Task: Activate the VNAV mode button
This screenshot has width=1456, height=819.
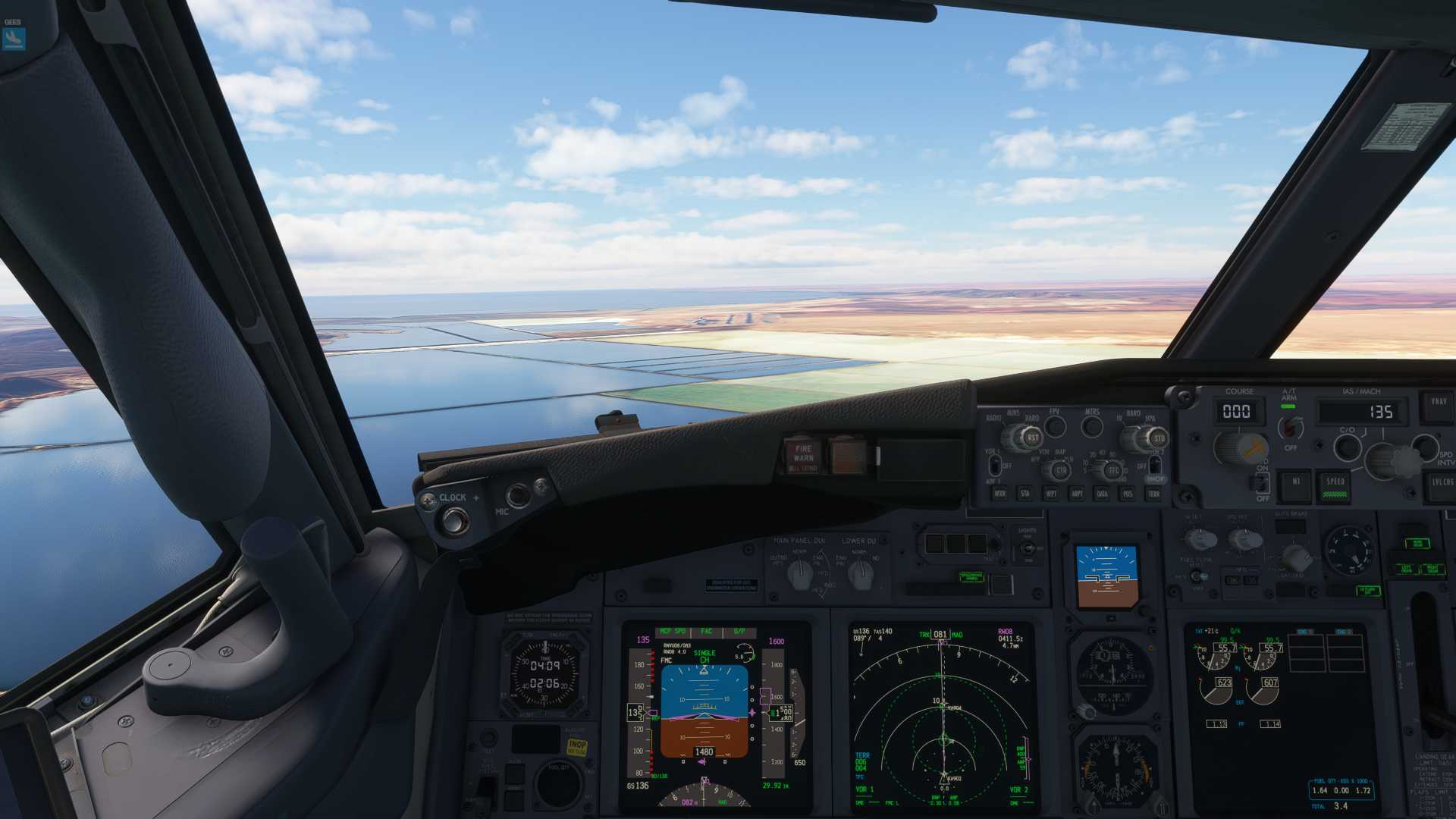Action: pyautogui.click(x=1438, y=406)
